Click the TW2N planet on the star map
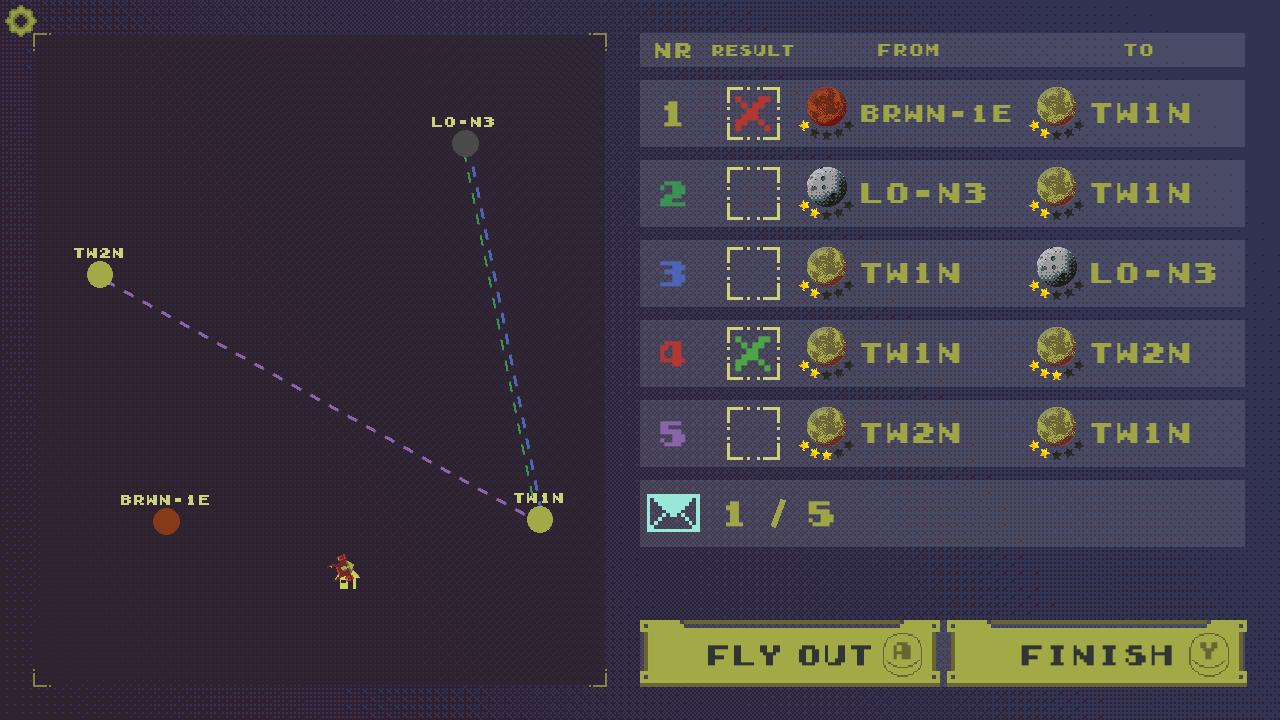The height and width of the screenshot is (720, 1280). pyautogui.click(x=99, y=274)
